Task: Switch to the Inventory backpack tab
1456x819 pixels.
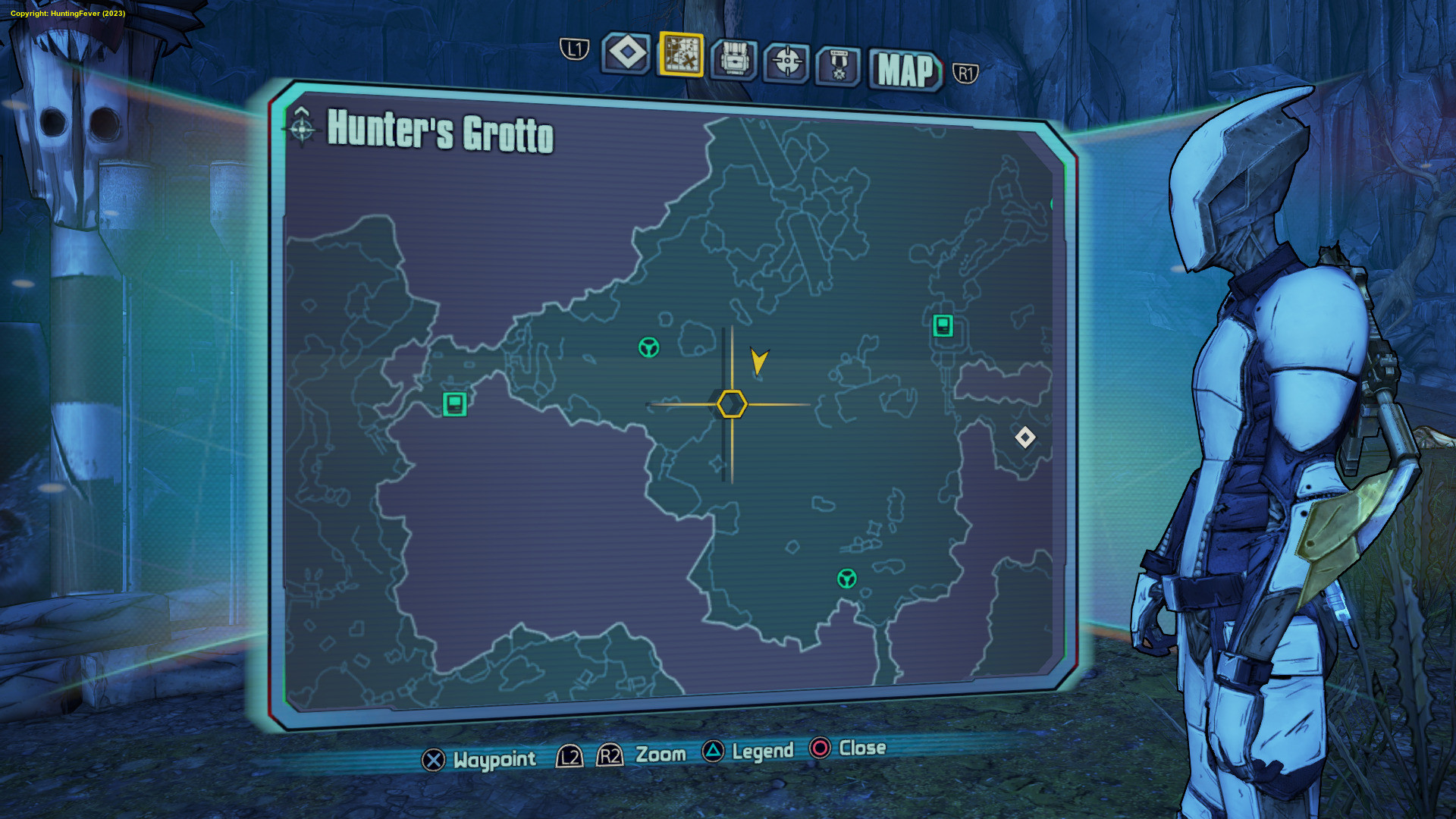Action: click(733, 58)
